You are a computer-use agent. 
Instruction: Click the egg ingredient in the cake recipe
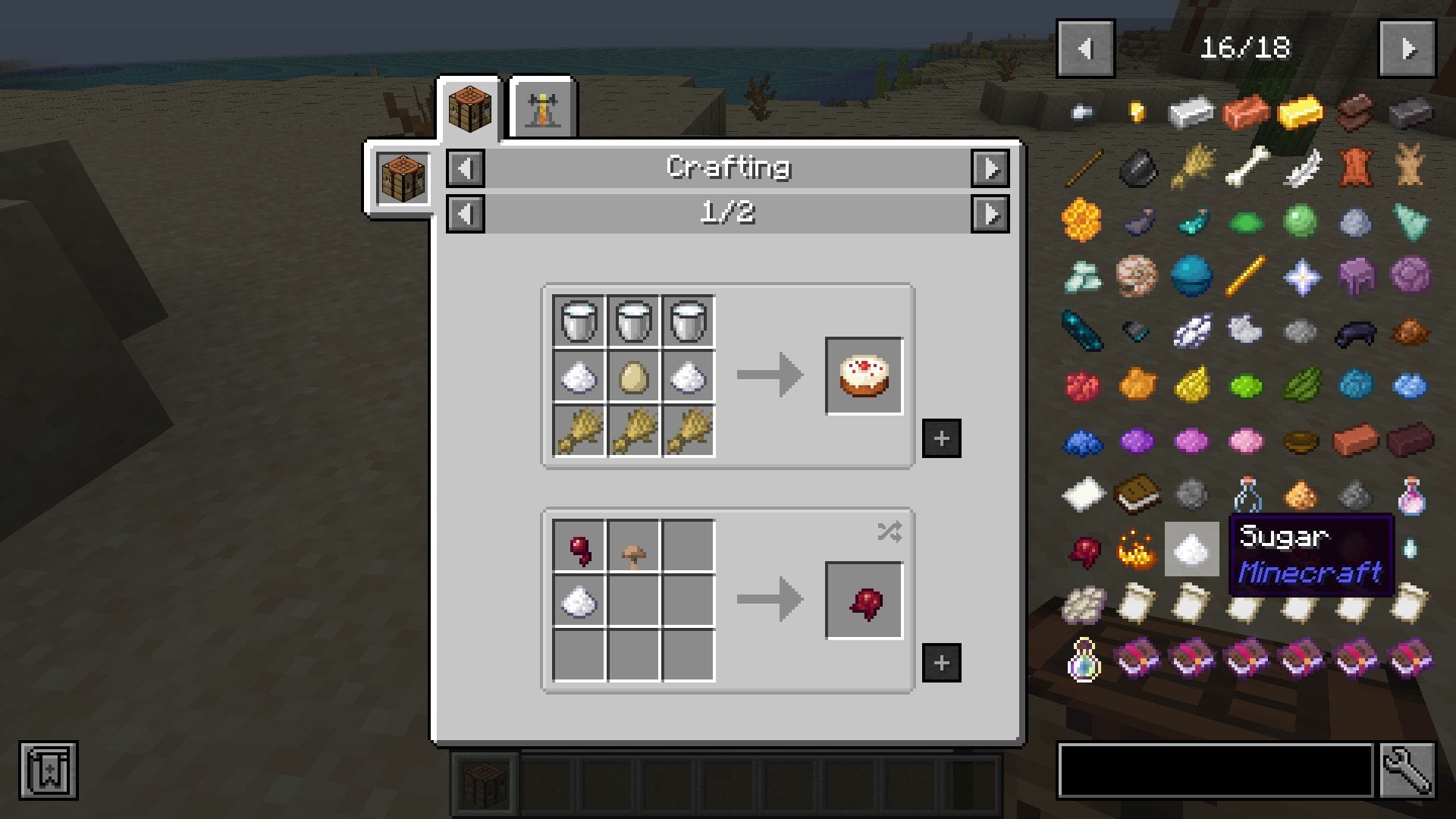click(633, 375)
